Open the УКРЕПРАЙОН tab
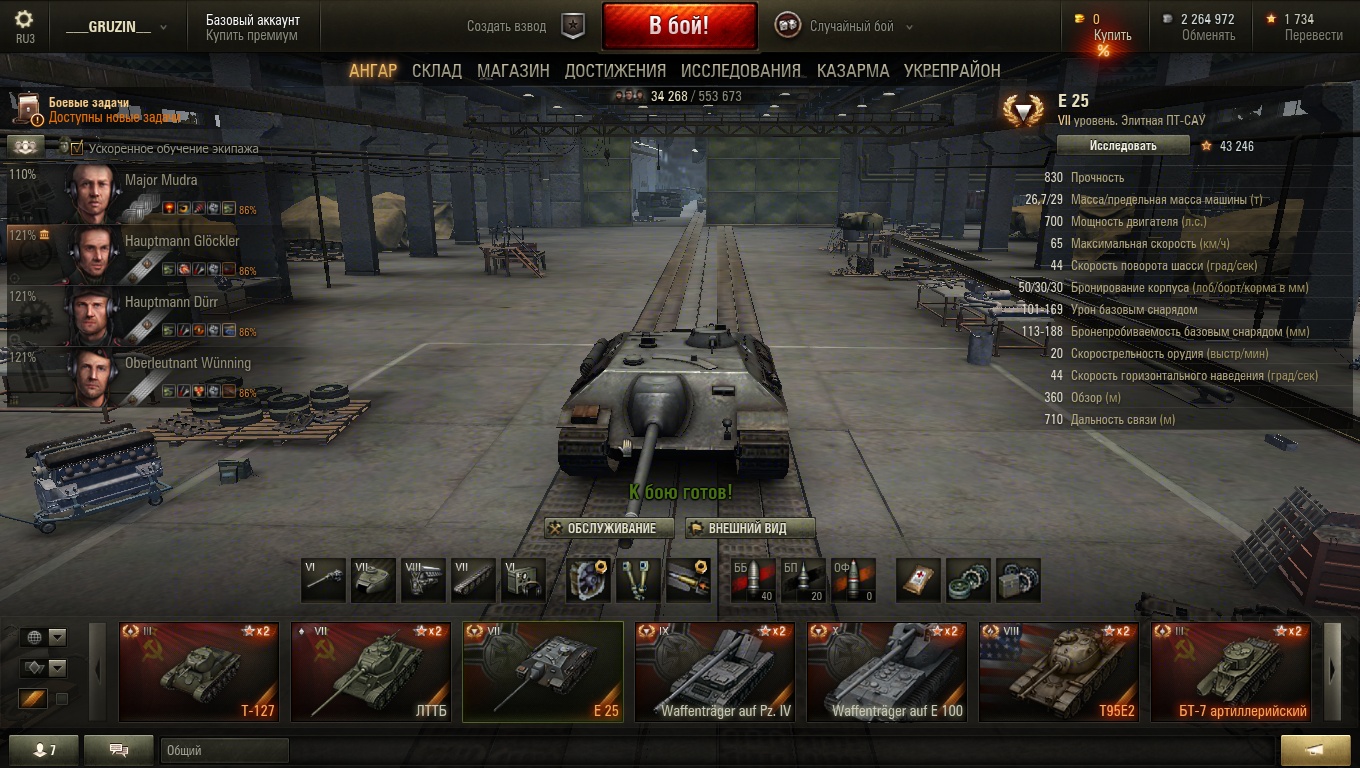1360x768 pixels. point(952,71)
